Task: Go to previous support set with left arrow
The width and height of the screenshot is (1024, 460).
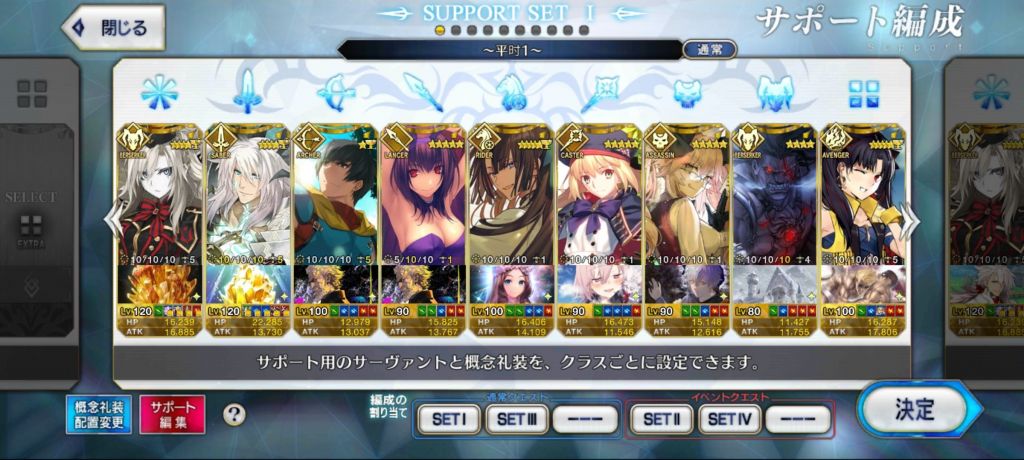Action: [x=113, y=222]
